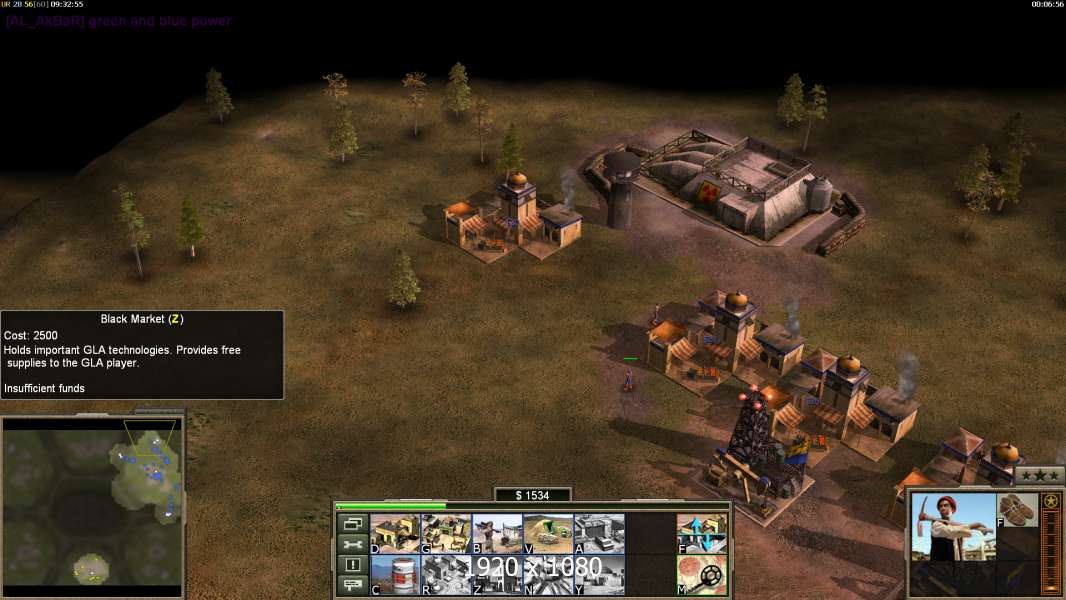Select the build icon labeled D
1066x600 pixels.
click(395, 533)
